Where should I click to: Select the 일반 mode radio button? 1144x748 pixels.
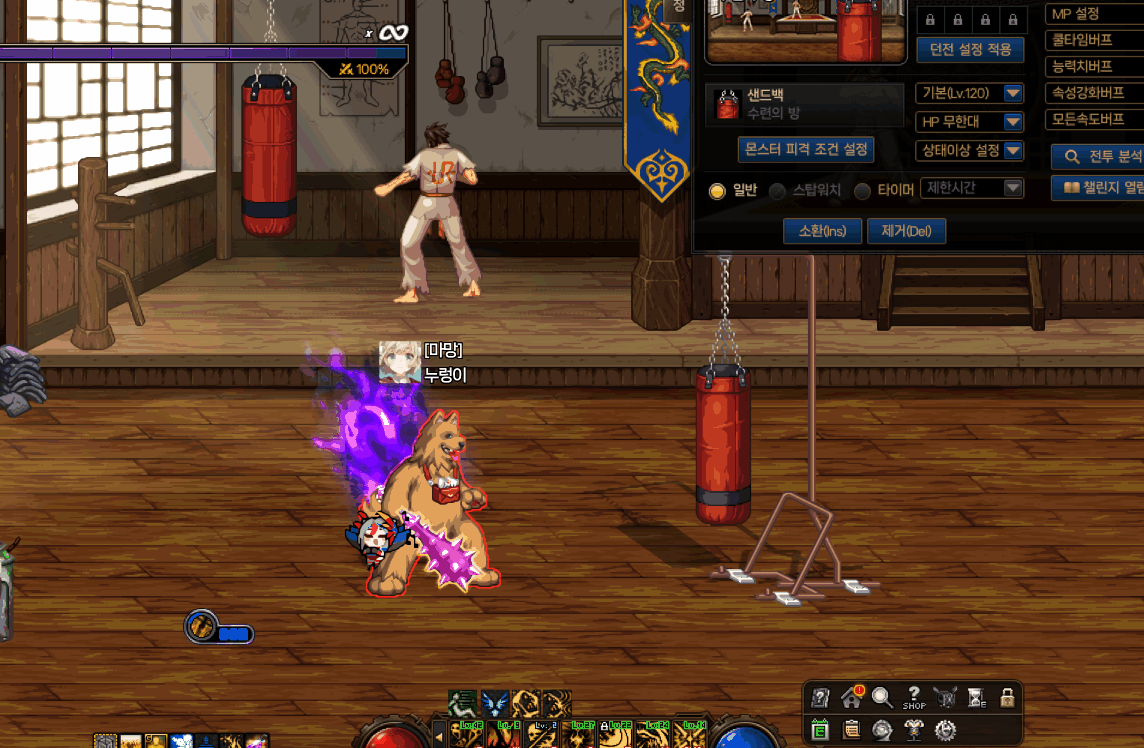(717, 191)
